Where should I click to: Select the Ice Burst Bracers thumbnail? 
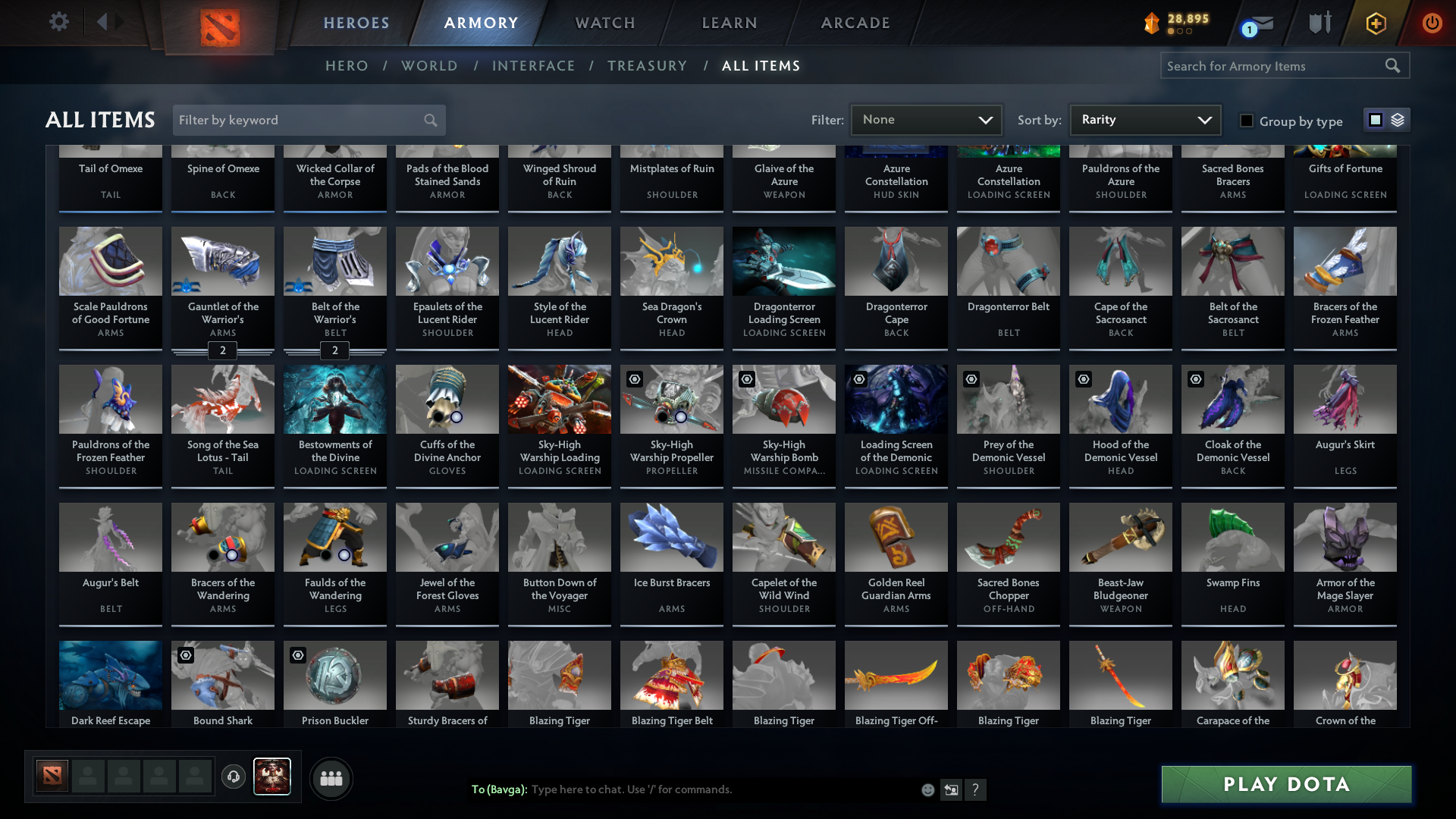[x=671, y=537]
